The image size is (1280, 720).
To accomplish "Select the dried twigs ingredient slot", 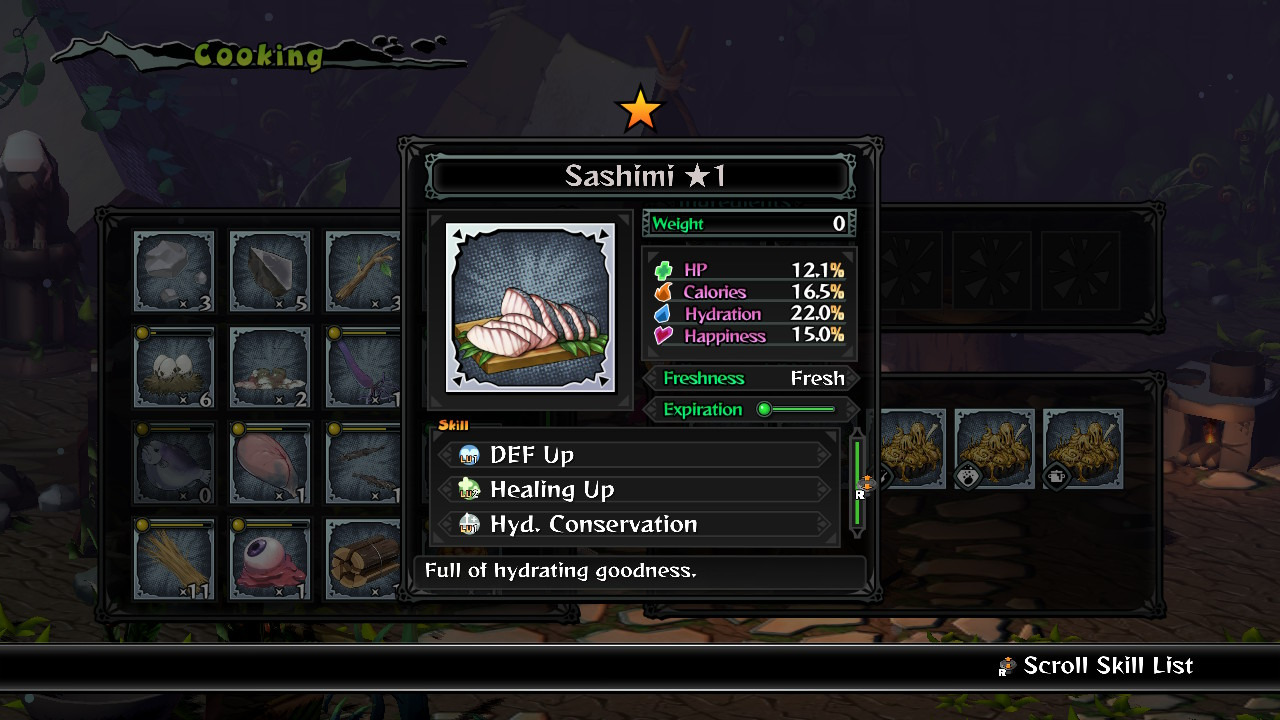I will pyautogui.click(x=364, y=462).
